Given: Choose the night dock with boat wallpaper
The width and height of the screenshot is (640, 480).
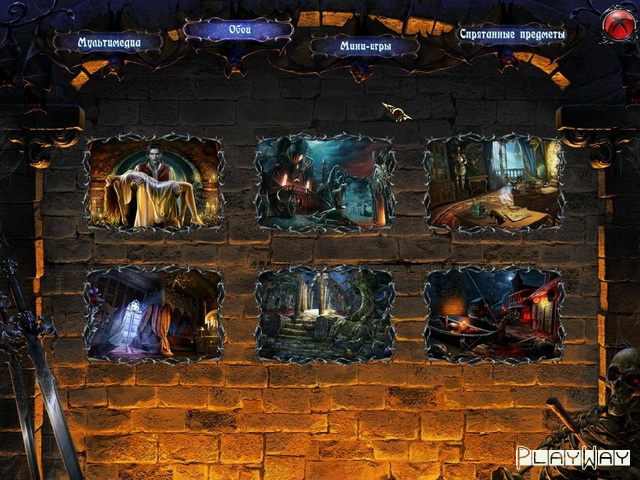Looking at the screenshot, I should tap(494, 314).
